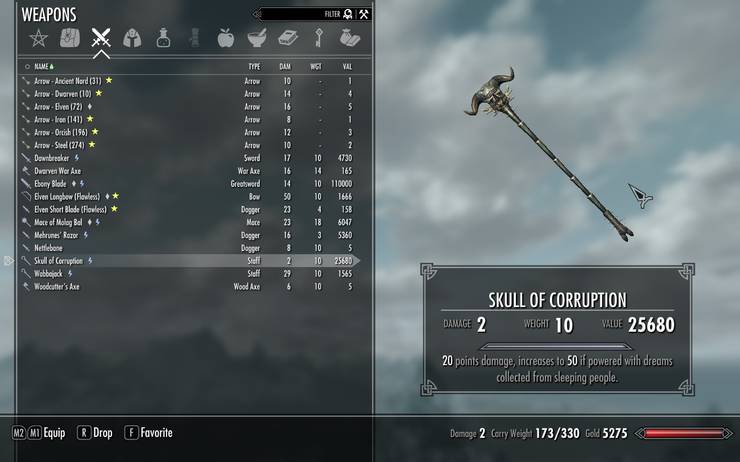Sort items by the DAM column header
Image resolution: width=740 pixels, height=462 pixels.
click(x=285, y=66)
